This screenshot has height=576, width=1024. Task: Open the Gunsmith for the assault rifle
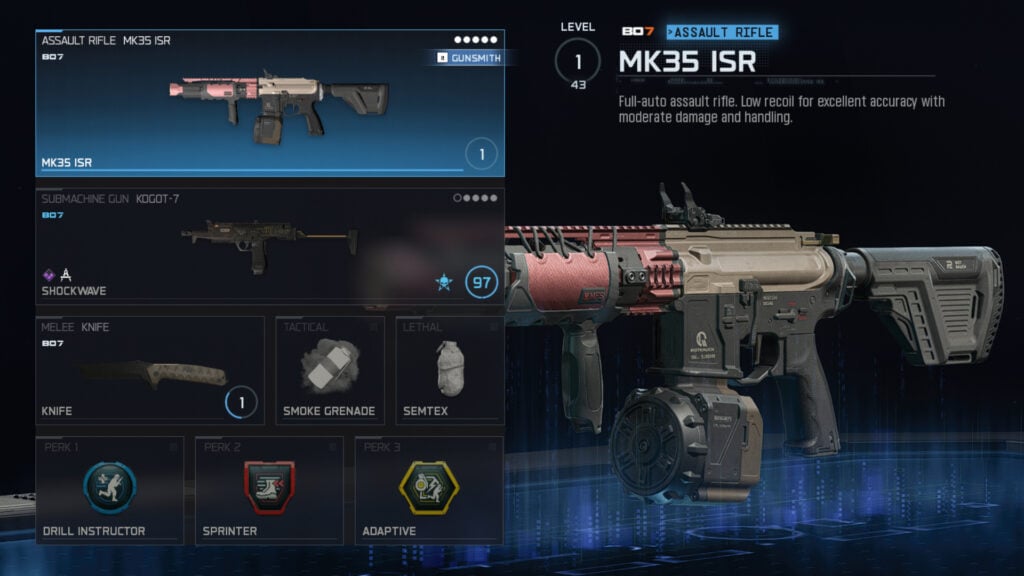coord(469,58)
